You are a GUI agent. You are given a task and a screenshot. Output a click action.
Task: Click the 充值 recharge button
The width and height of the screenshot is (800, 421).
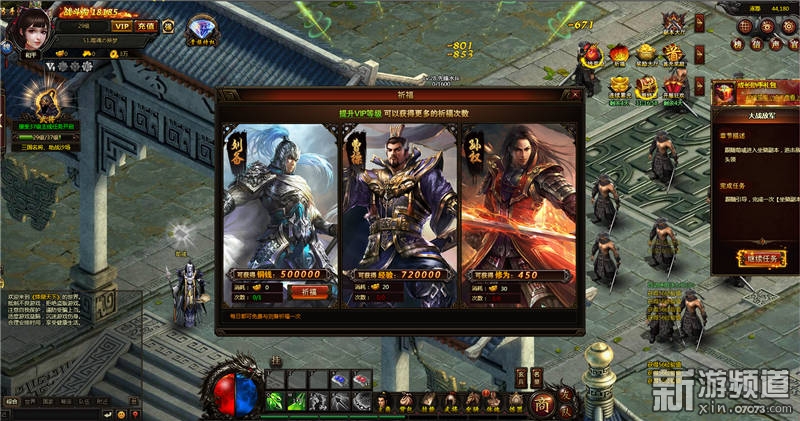pyautogui.click(x=146, y=26)
